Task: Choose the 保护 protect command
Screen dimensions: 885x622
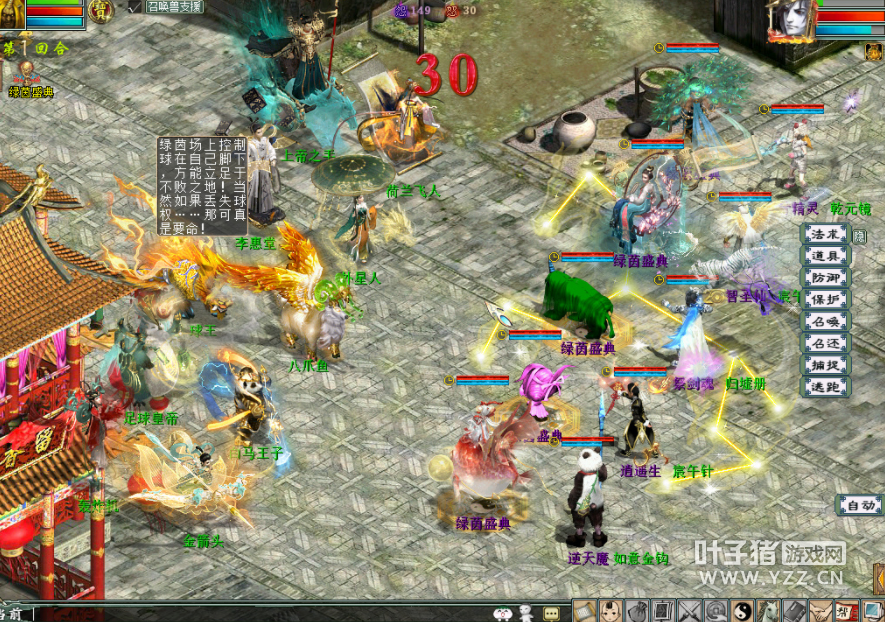Action: click(x=826, y=299)
